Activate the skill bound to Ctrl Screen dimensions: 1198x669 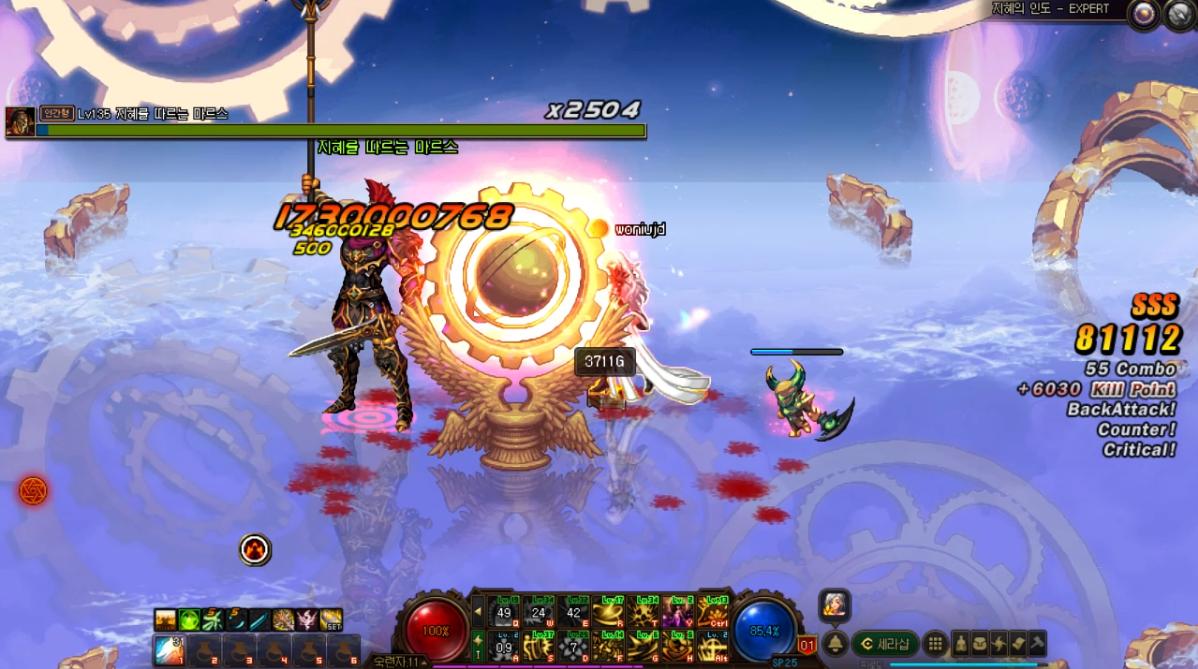click(714, 611)
